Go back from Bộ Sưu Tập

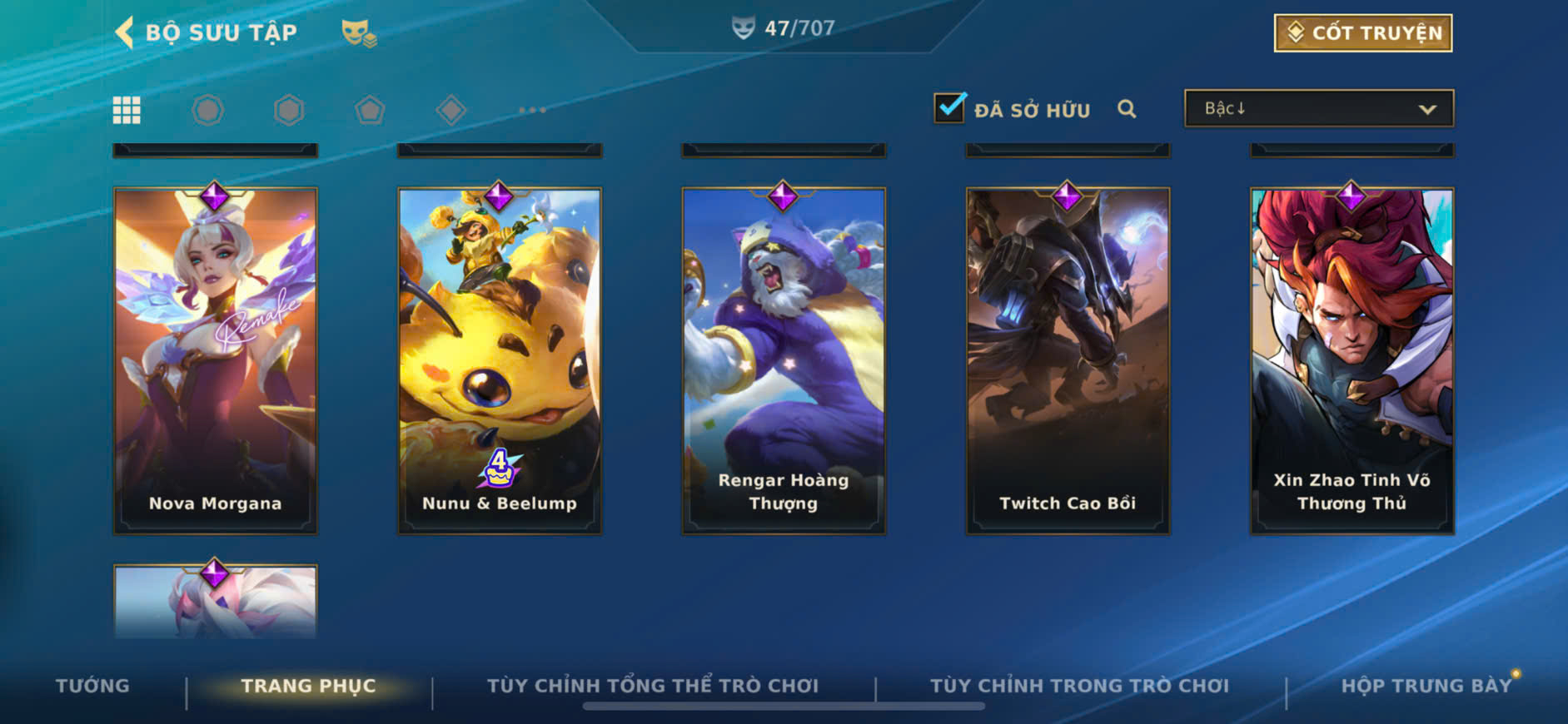coord(125,32)
